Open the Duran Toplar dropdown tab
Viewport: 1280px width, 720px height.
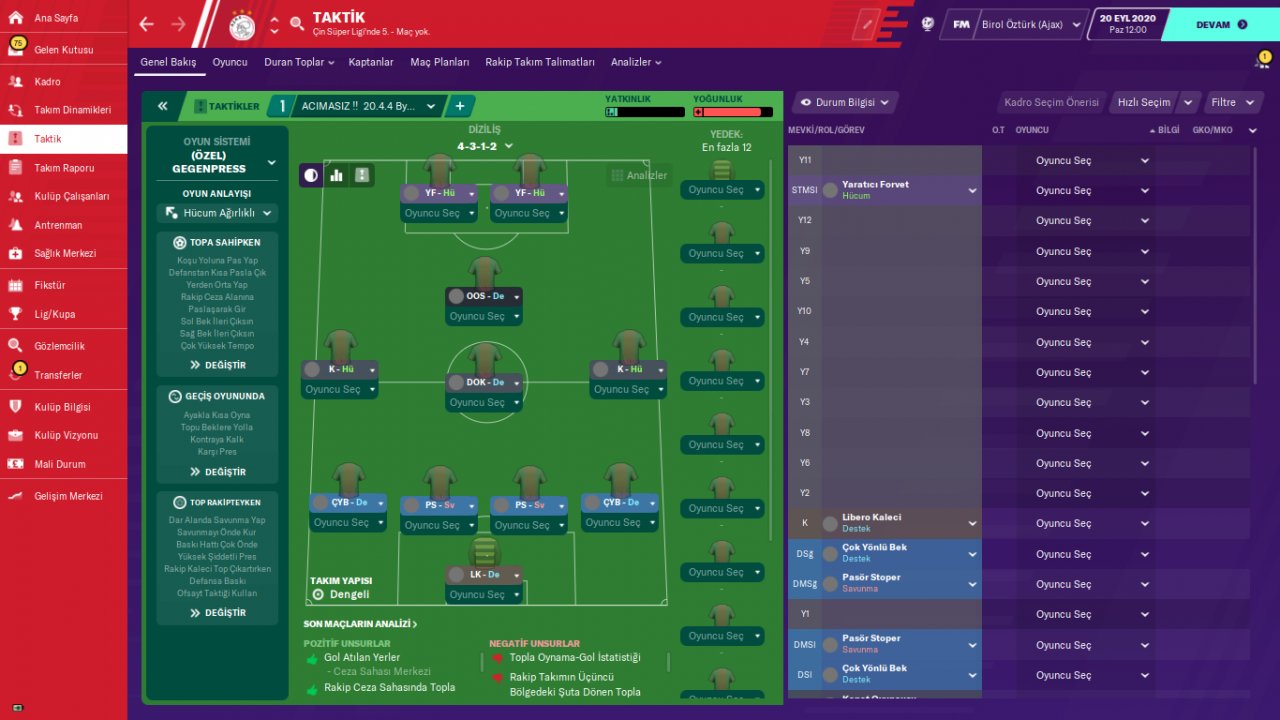298,62
